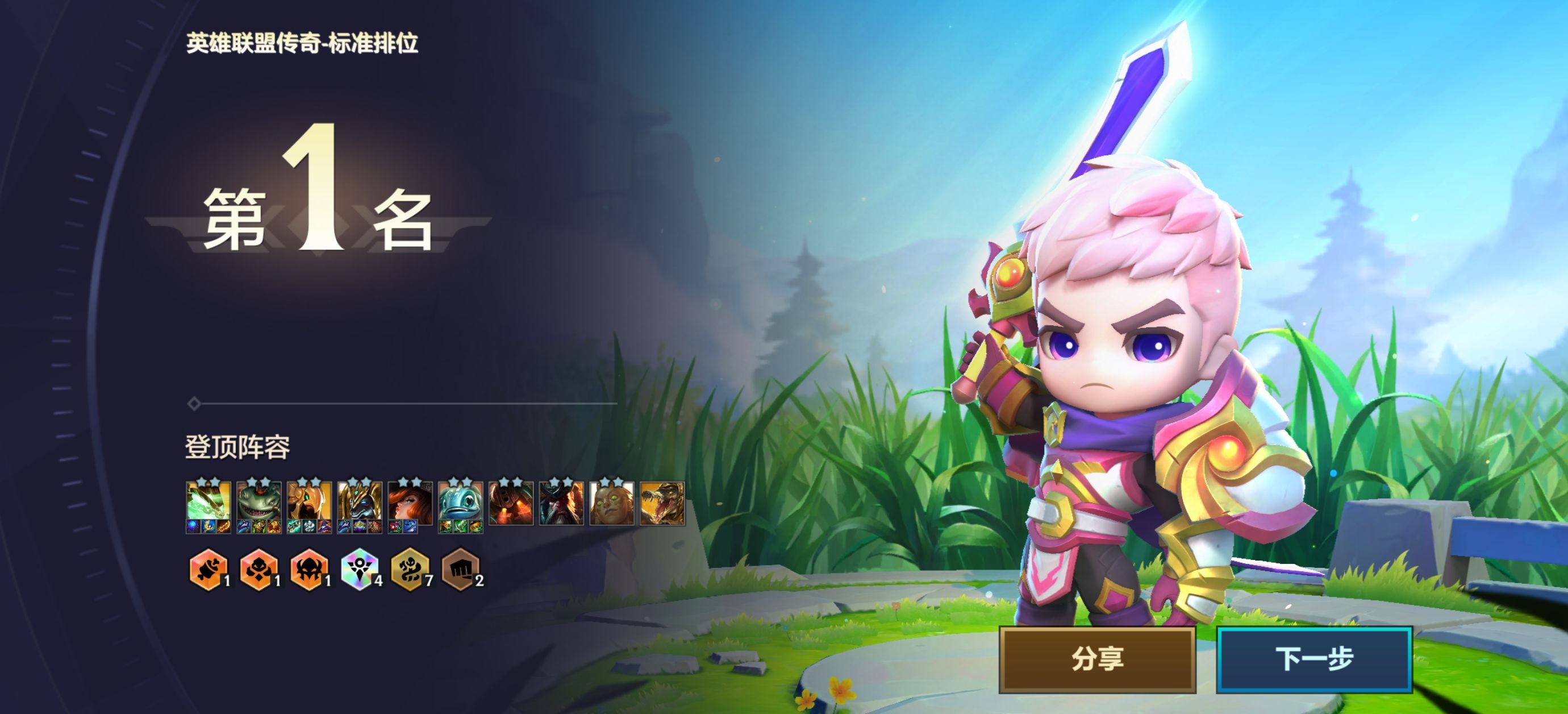Continue with the 下一步 button

point(1313,659)
